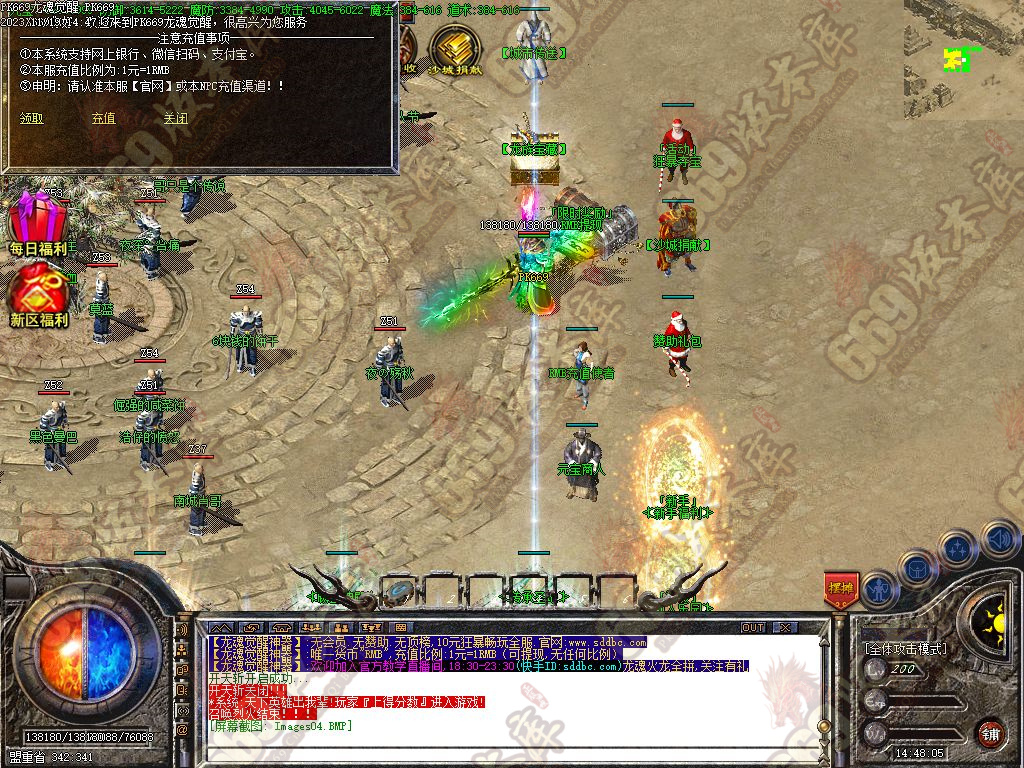Choose the 充值 recharge option
Viewport: 1024px width, 768px height.
click(103, 118)
